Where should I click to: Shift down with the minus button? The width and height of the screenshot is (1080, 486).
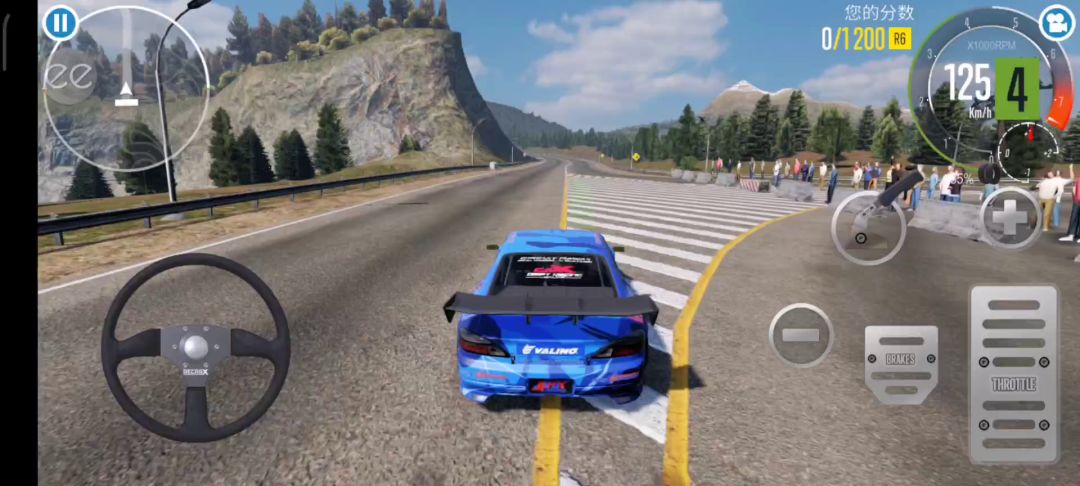[x=800, y=335]
